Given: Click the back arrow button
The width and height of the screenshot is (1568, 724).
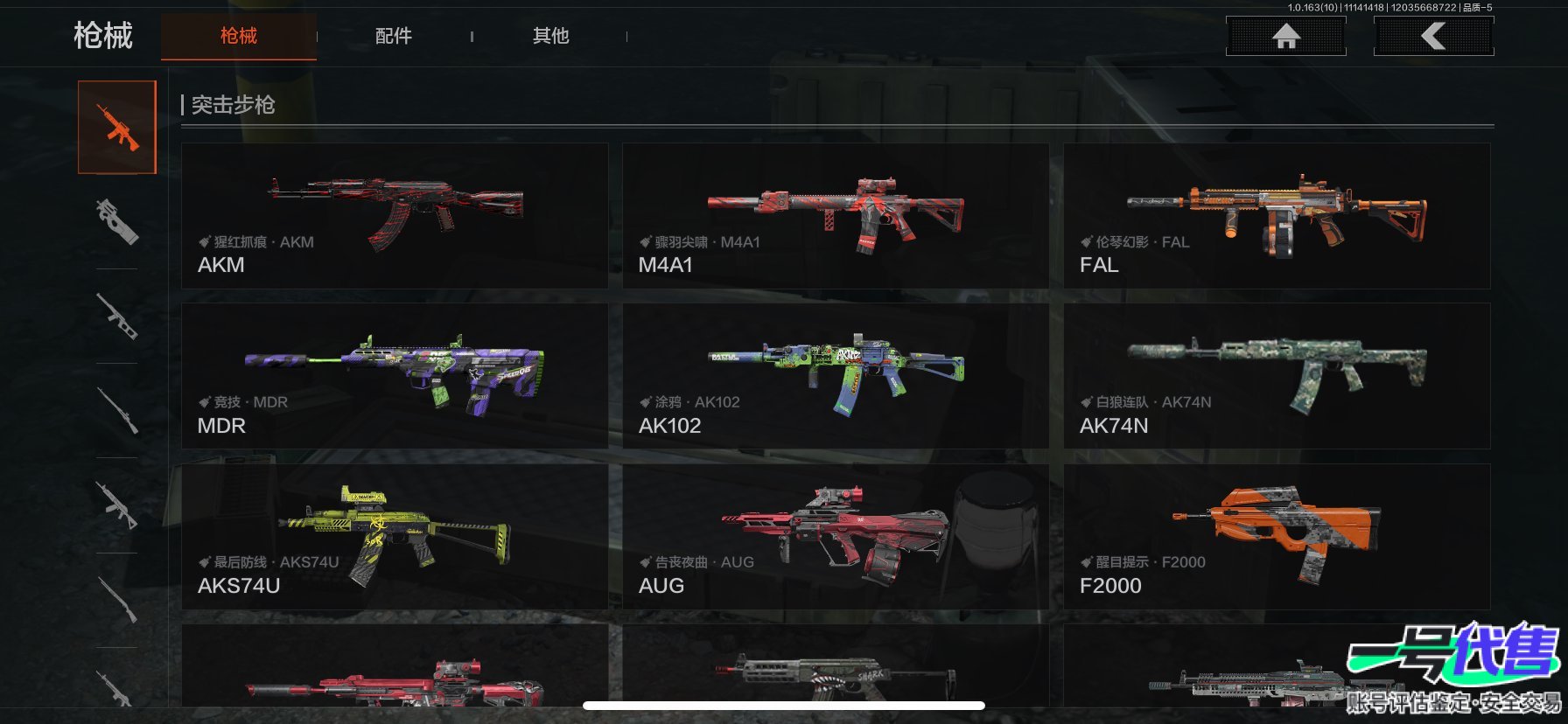Looking at the screenshot, I should tap(1433, 37).
